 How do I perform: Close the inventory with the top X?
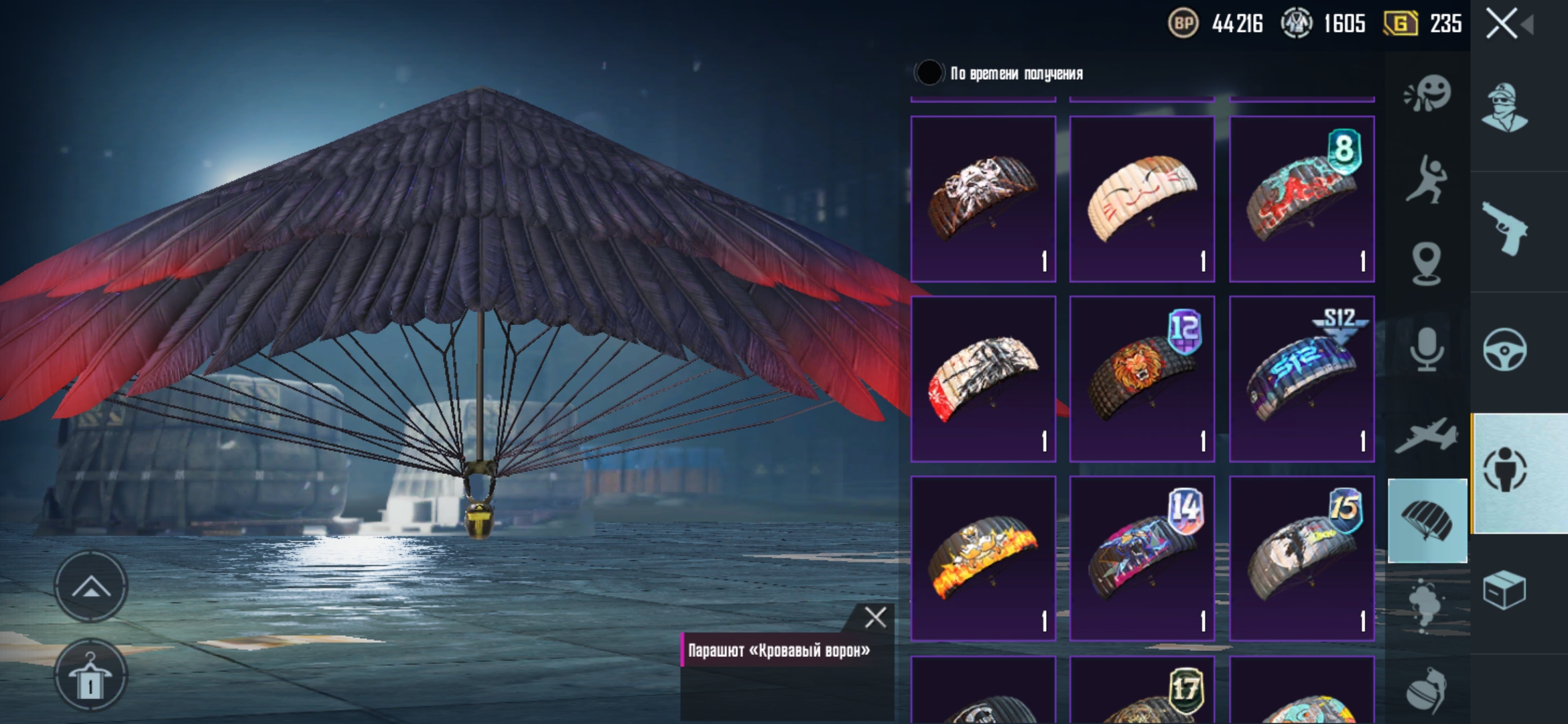[1502, 24]
